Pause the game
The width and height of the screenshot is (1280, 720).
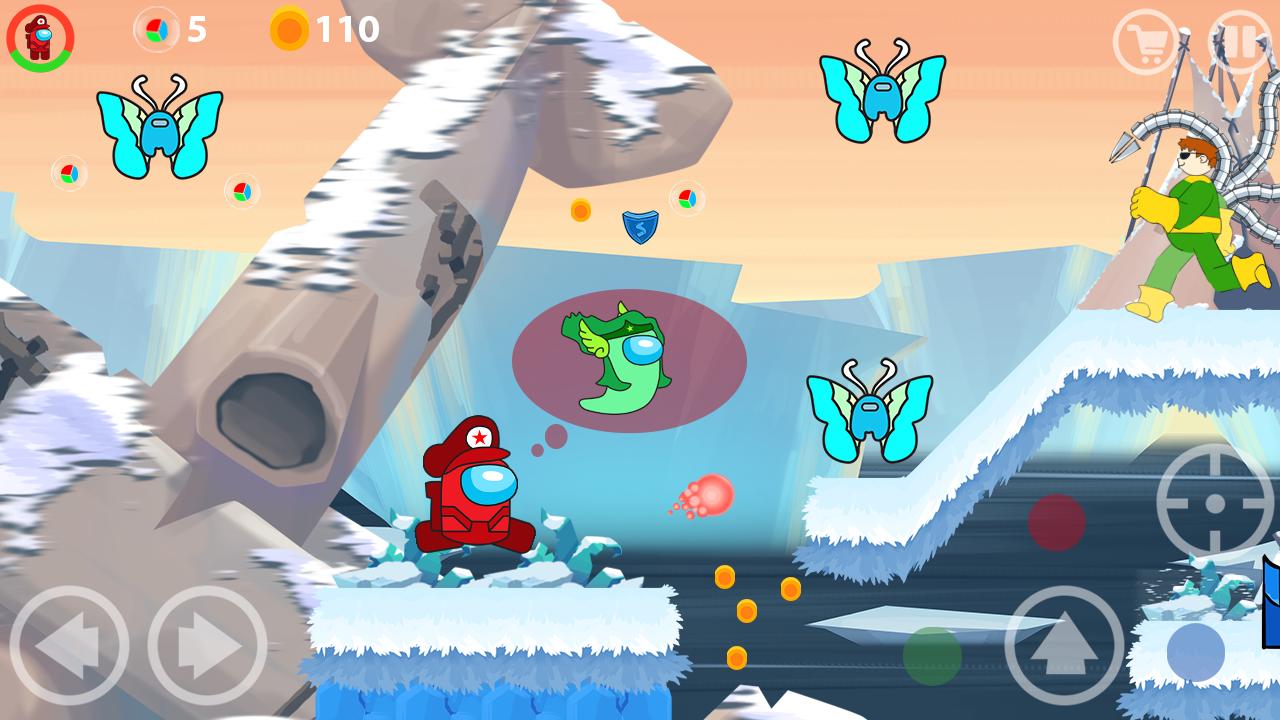[1240, 42]
